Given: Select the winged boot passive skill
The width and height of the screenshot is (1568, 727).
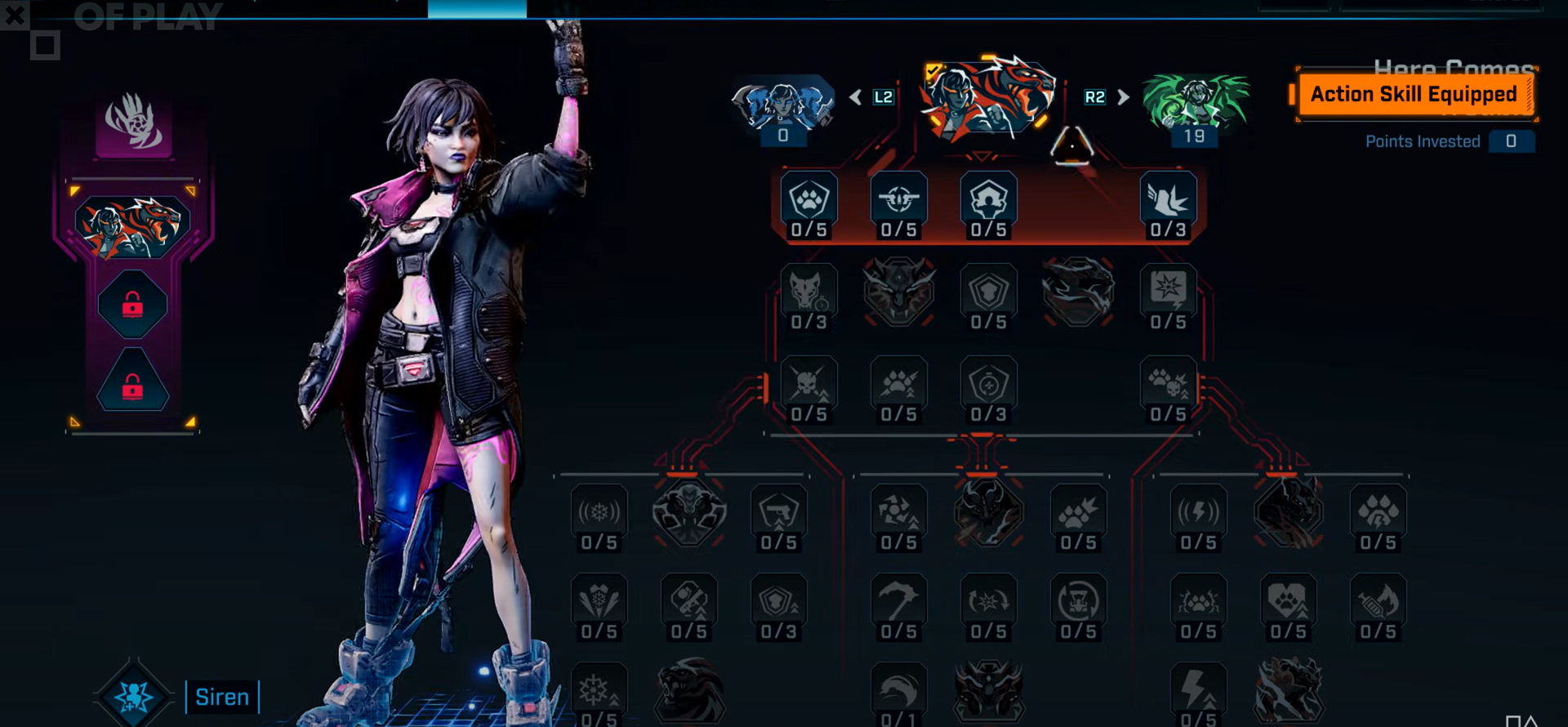Looking at the screenshot, I should [1168, 199].
